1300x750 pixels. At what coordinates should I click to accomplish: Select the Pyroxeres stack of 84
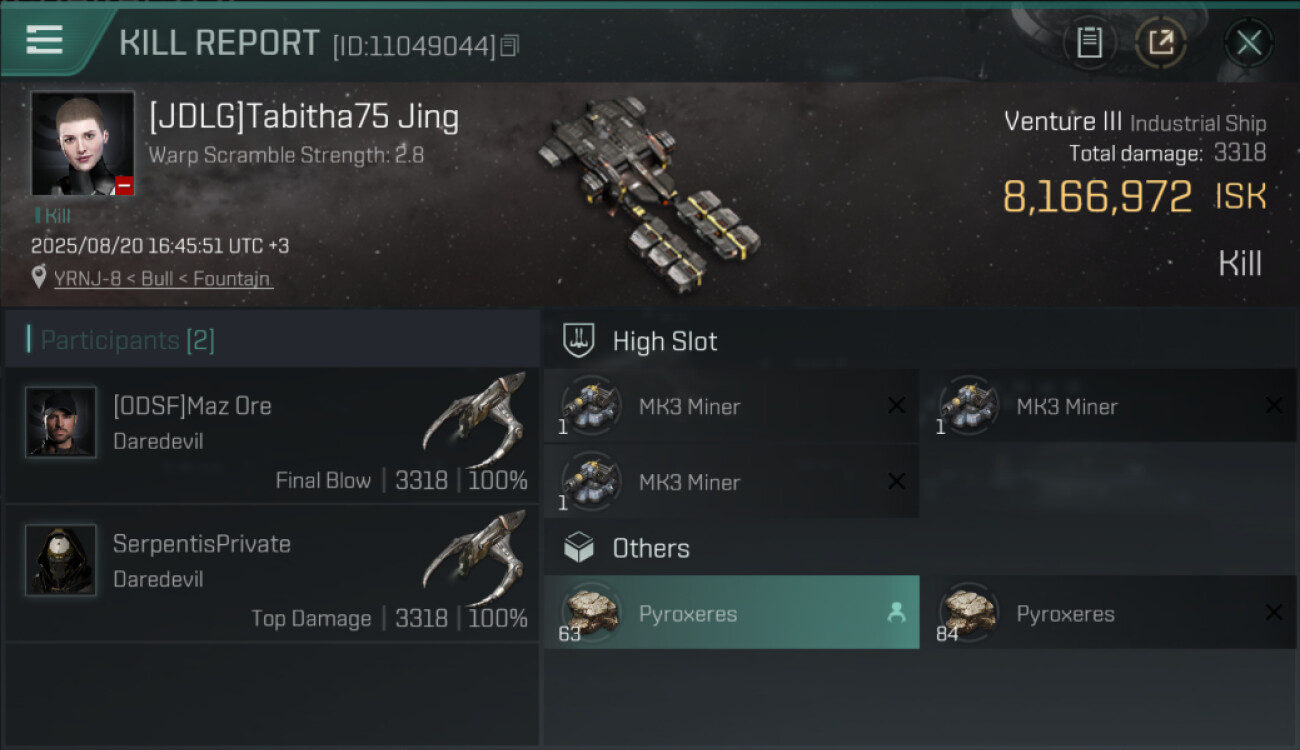1108,613
